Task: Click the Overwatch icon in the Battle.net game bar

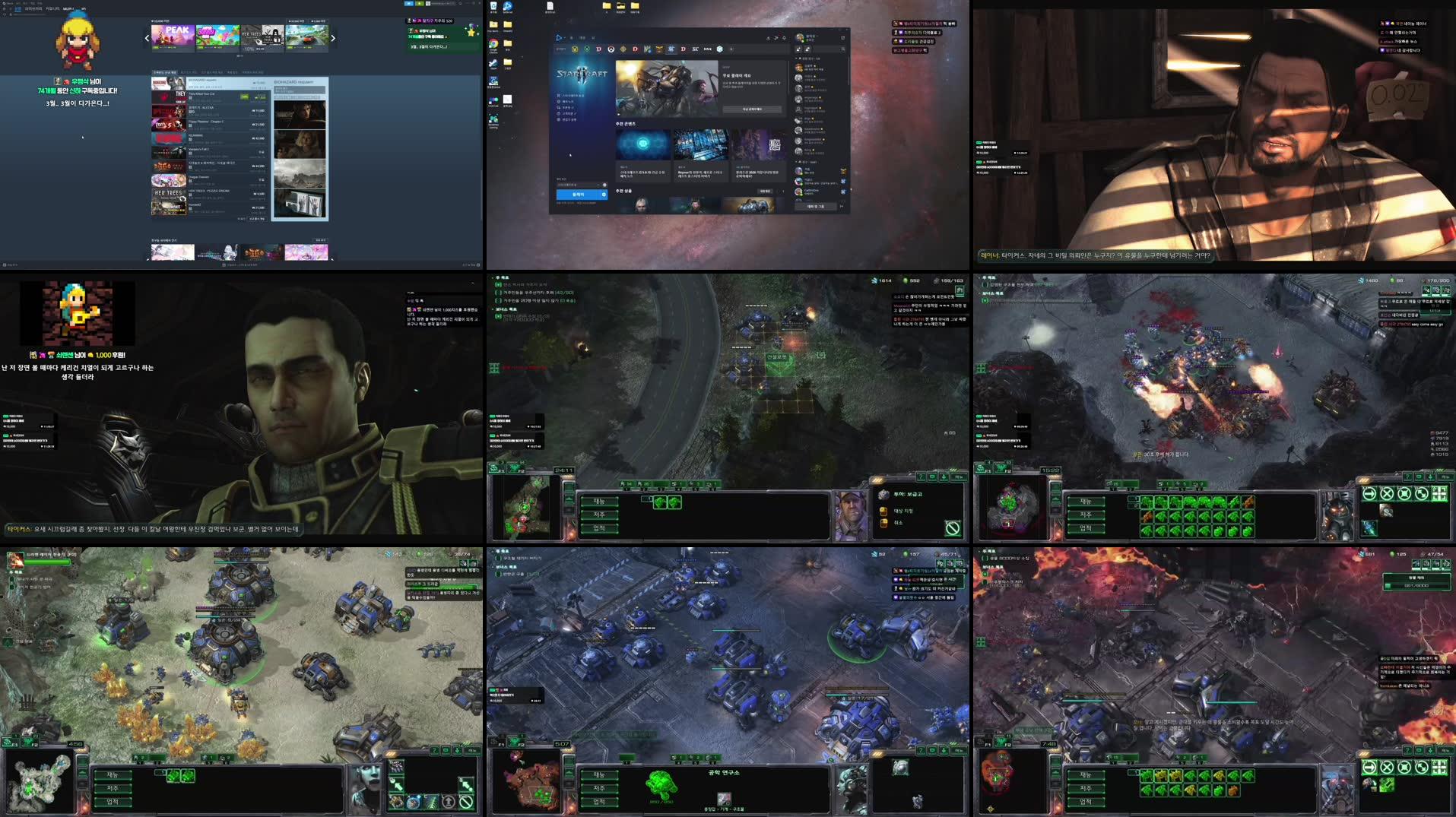Action: pyautogui.click(x=611, y=49)
